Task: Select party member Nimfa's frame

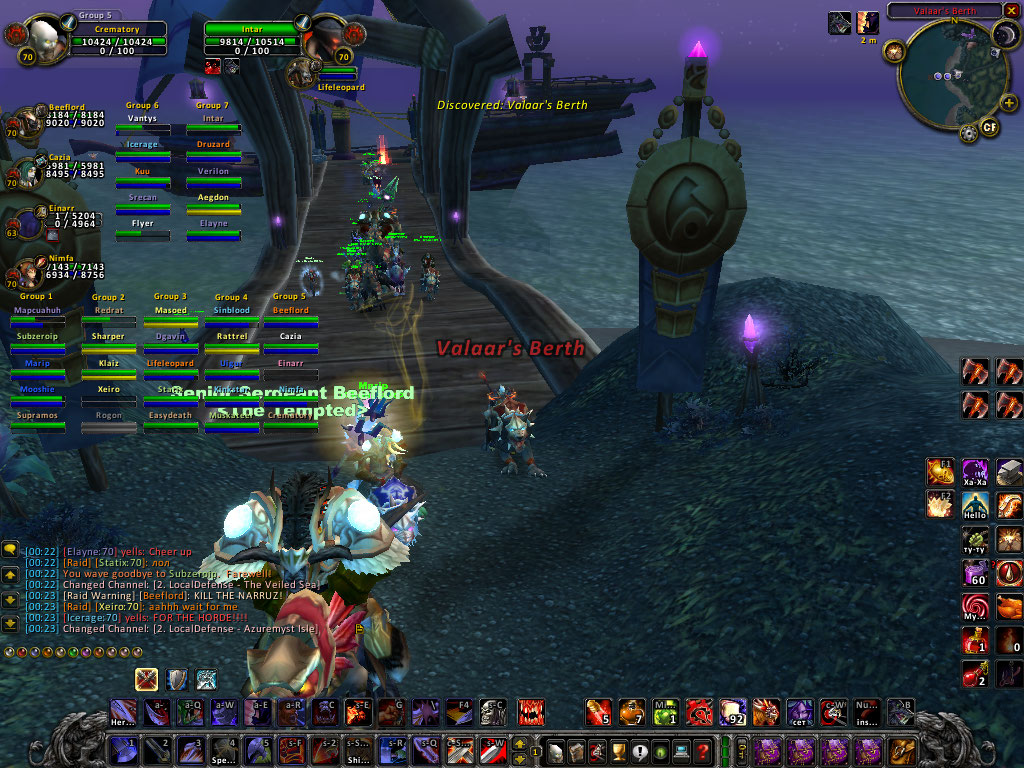Action: [28, 272]
